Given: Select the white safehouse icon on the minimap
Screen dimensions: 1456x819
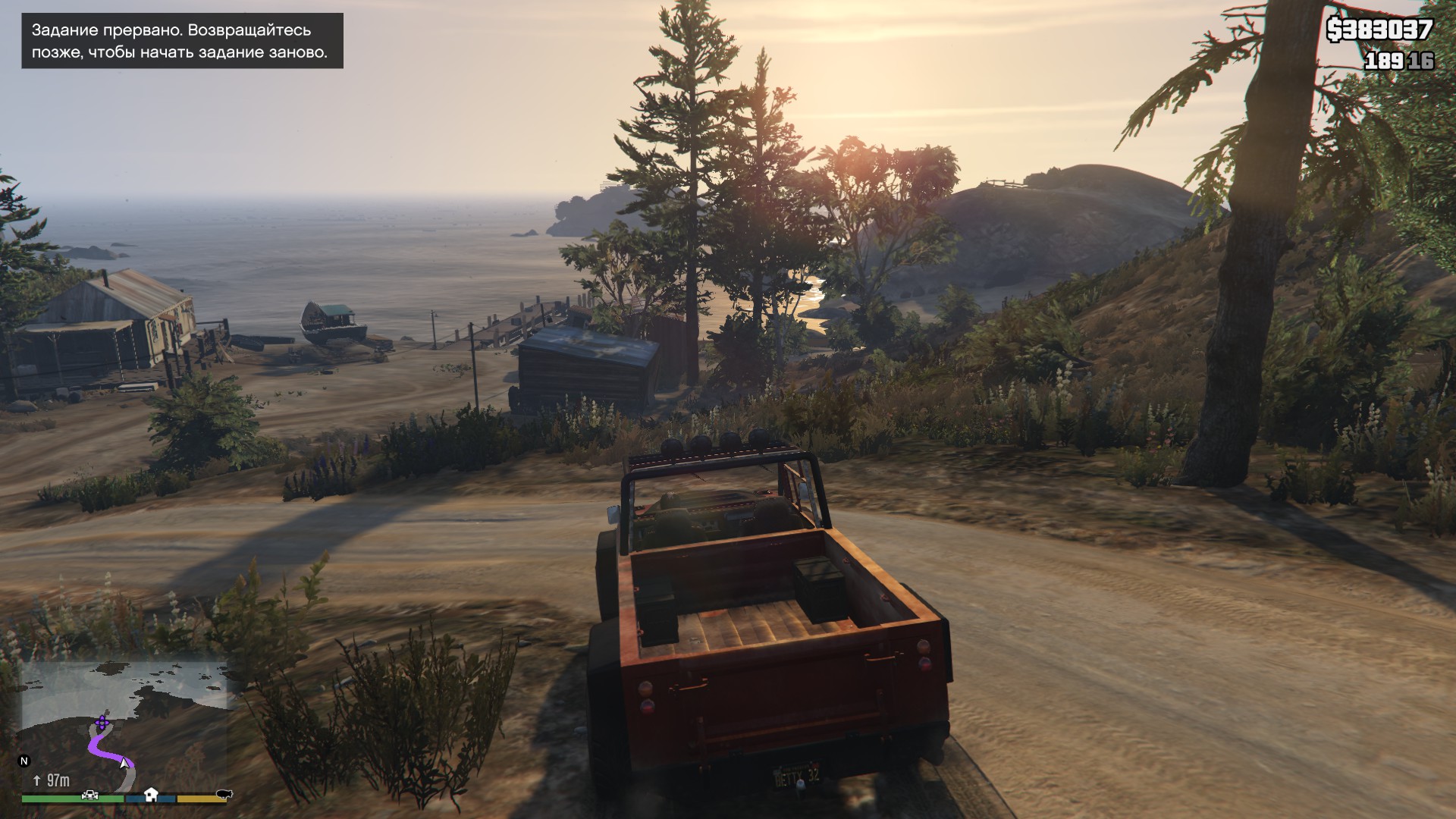Looking at the screenshot, I should coord(151,794).
